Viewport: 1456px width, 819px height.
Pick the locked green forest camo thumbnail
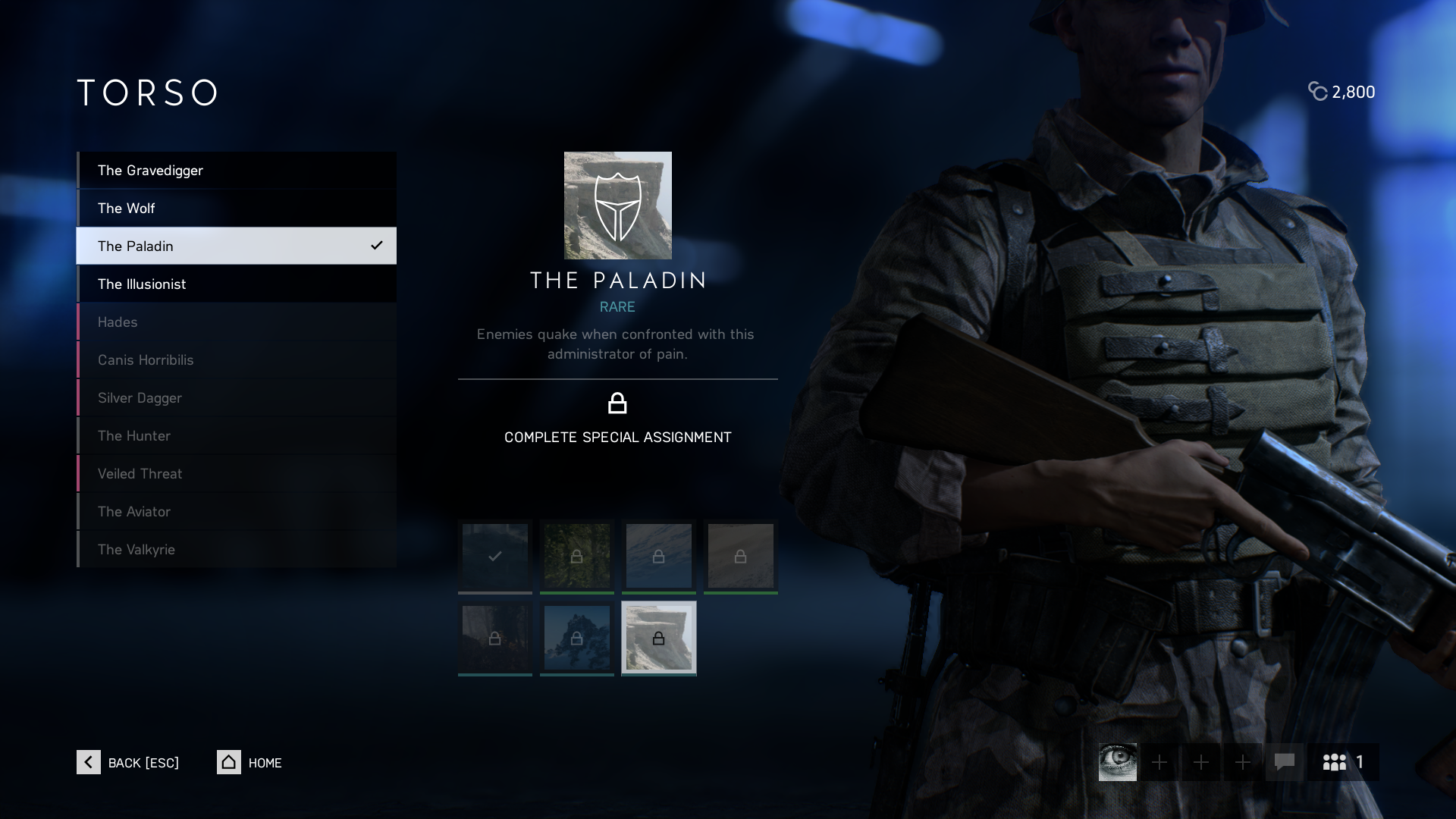[577, 556]
